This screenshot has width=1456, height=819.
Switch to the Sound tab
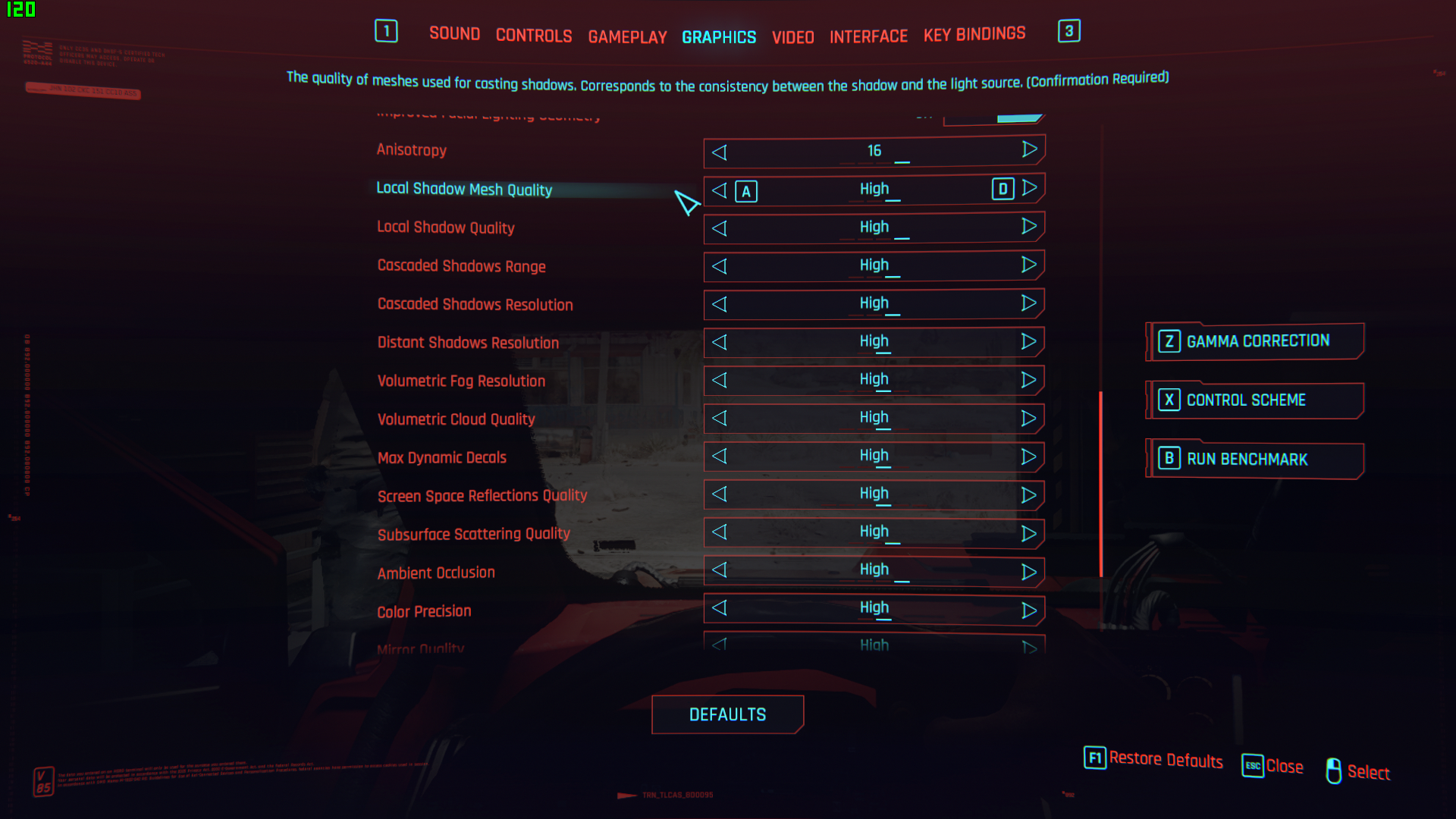point(454,33)
